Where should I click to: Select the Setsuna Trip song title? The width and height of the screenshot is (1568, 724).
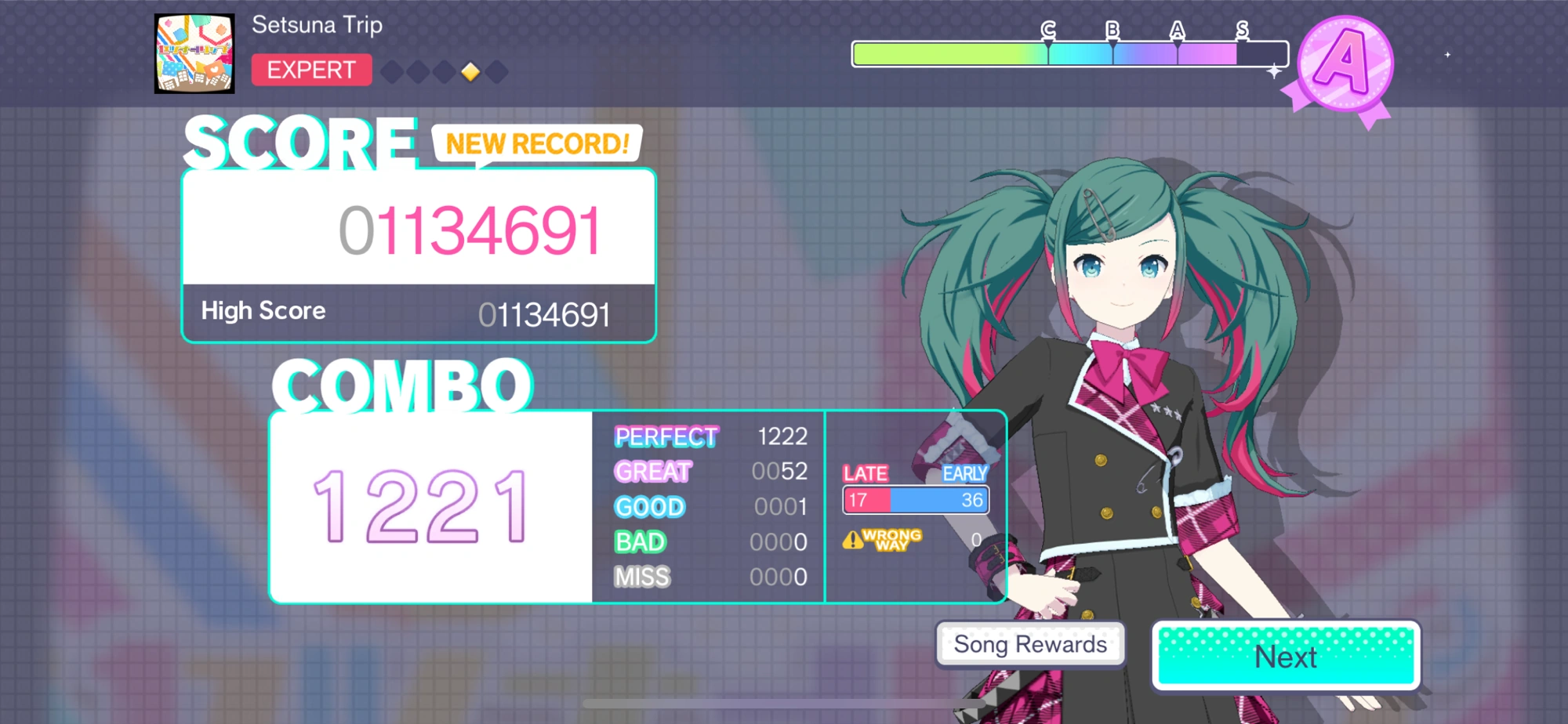316,24
